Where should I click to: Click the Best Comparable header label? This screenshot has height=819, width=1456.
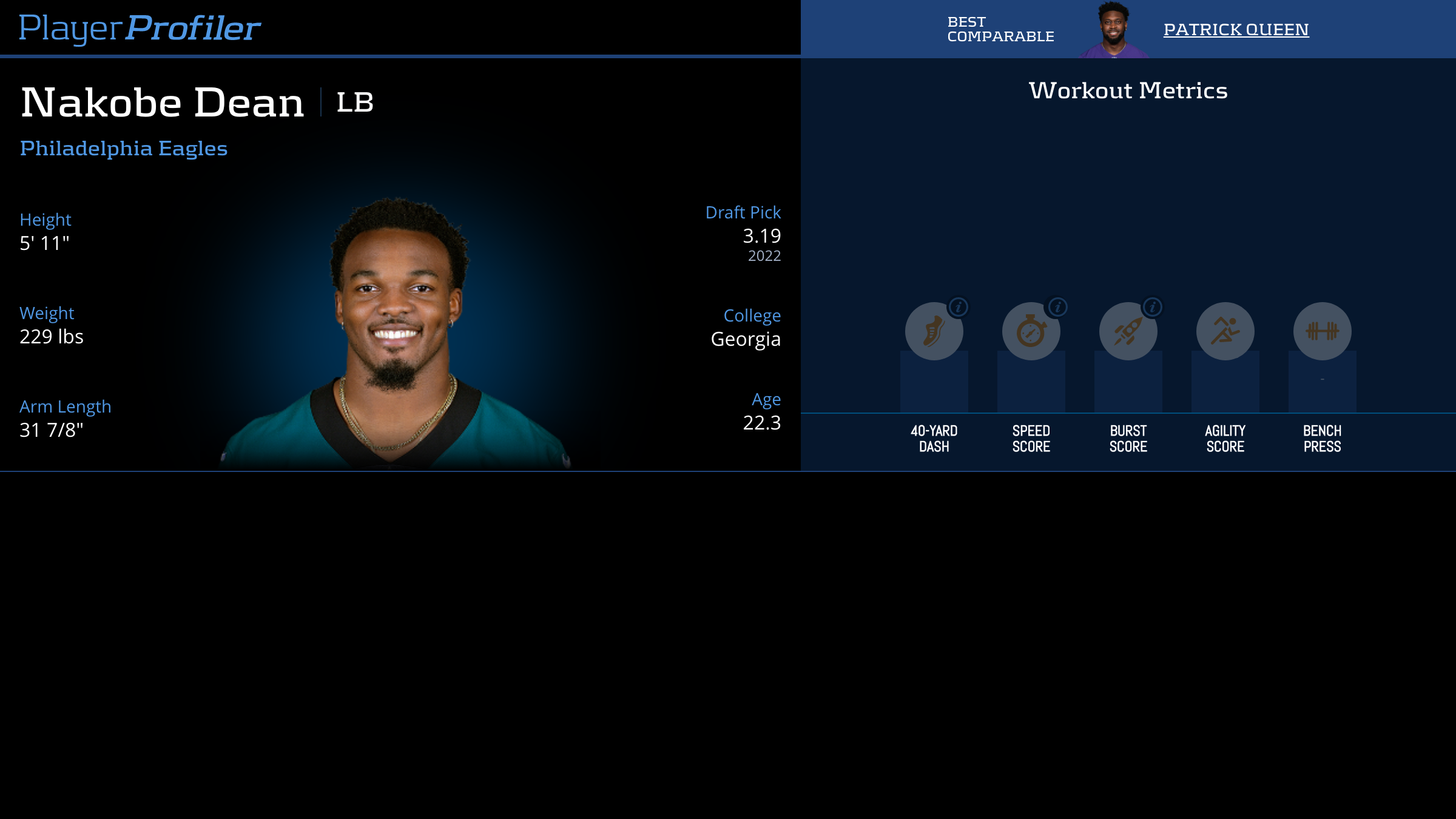coord(999,29)
